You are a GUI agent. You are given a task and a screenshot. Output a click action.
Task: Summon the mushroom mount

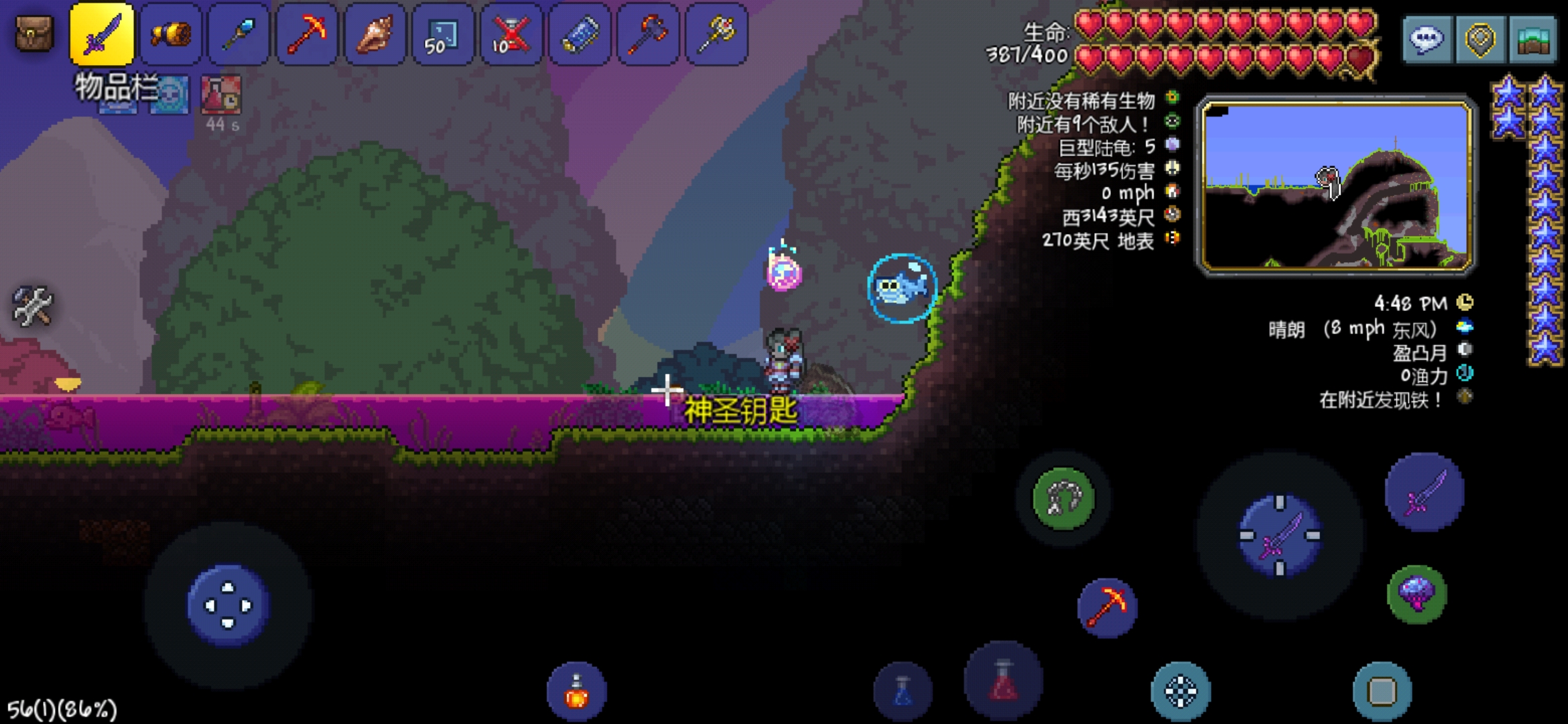click(x=1417, y=594)
